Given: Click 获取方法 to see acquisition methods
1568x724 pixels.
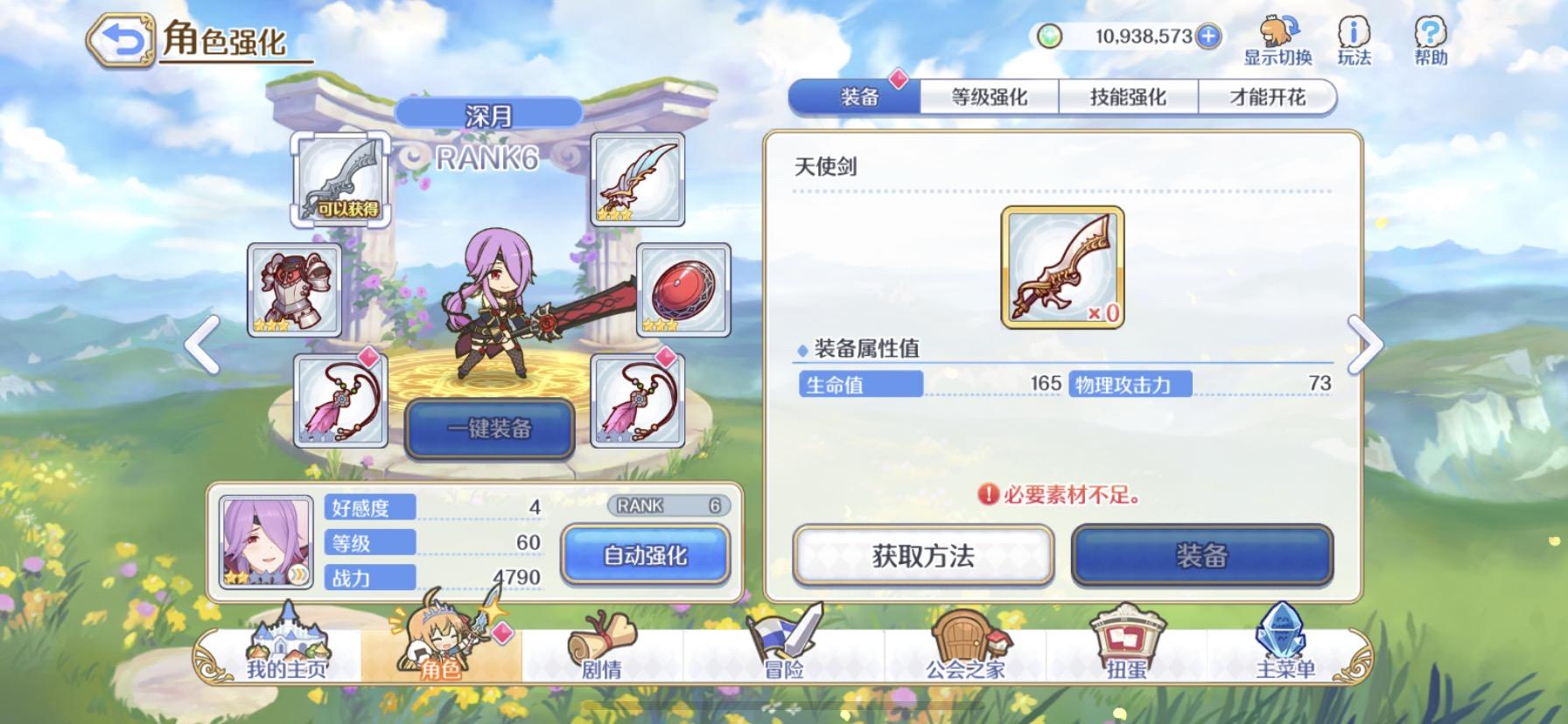Looking at the screenshot, I should coord(921,557).
